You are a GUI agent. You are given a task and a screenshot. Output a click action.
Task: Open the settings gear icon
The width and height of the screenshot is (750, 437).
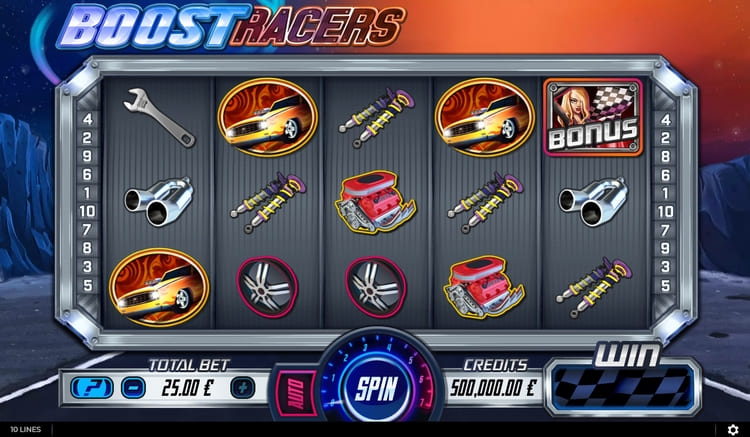pyautogui.click(x=732, y=429)
